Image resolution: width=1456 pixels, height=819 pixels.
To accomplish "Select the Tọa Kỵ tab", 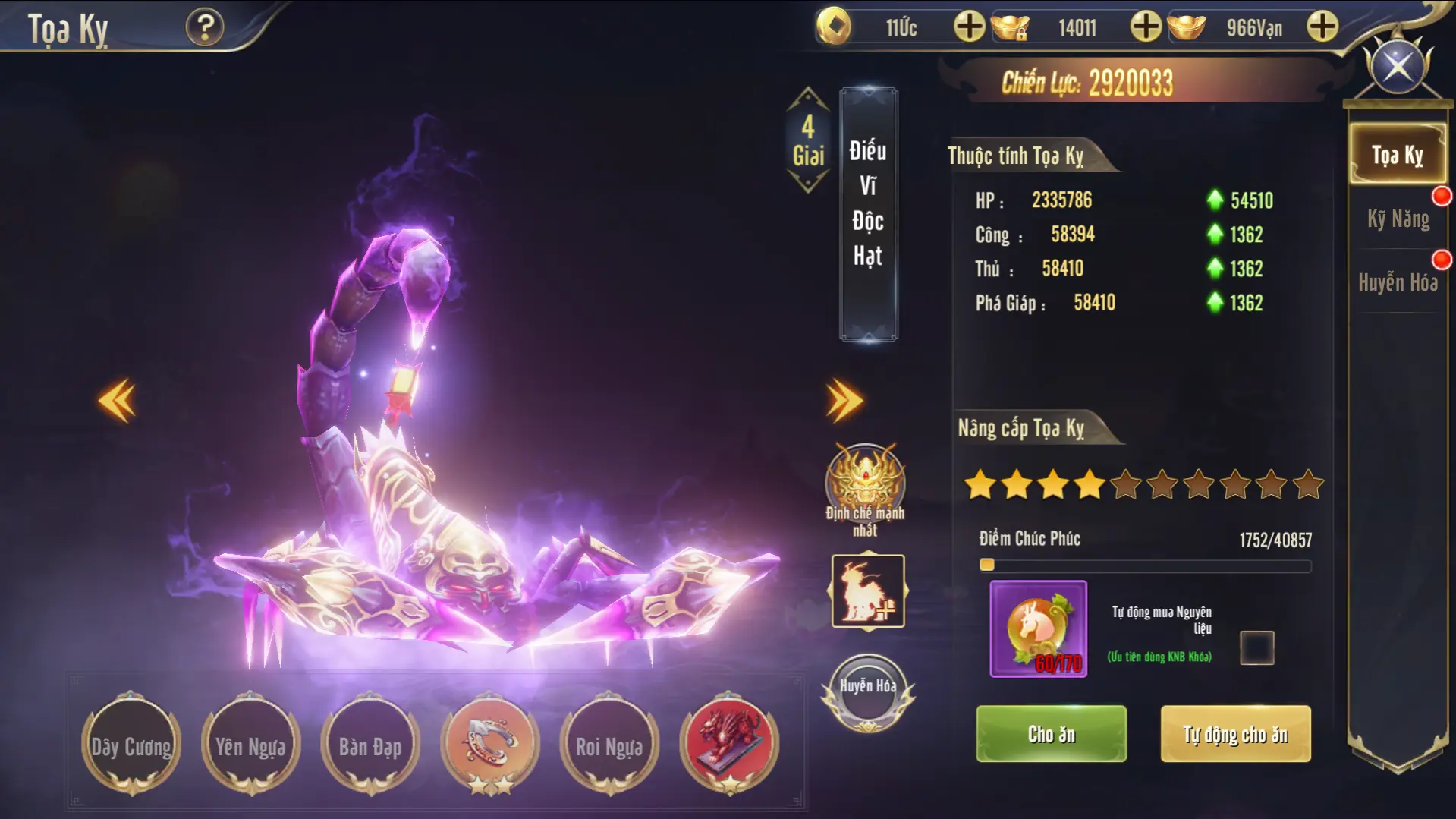I will click(x=1396, y=155).
